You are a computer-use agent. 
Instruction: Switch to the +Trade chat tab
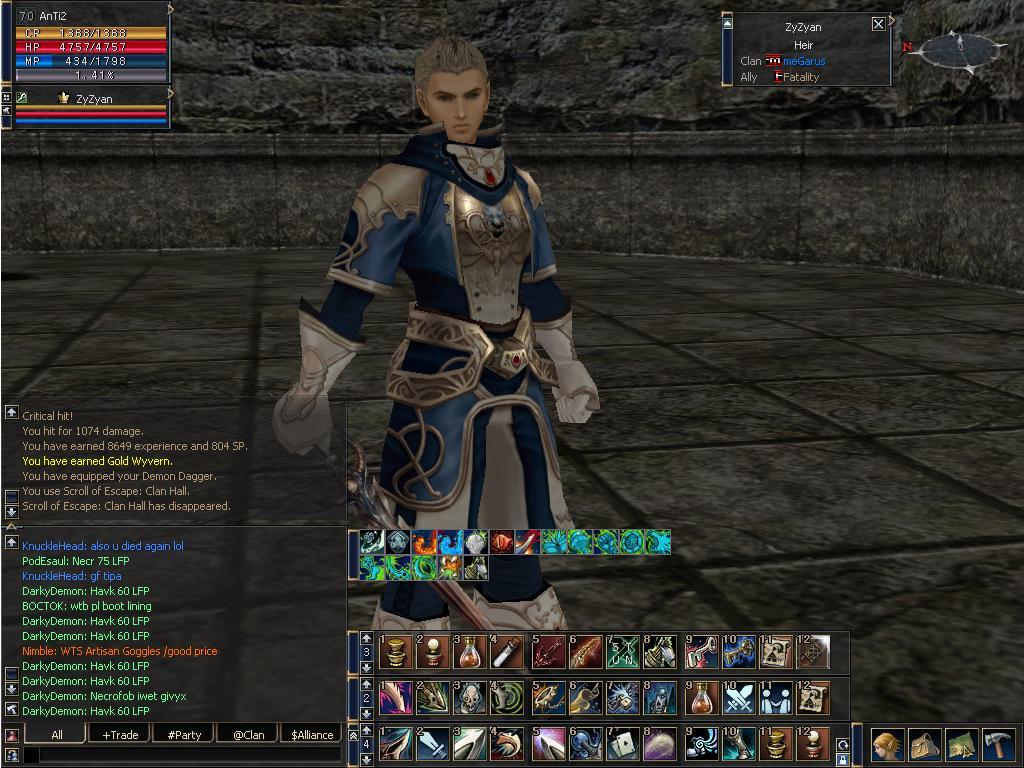tap(120, 734)
